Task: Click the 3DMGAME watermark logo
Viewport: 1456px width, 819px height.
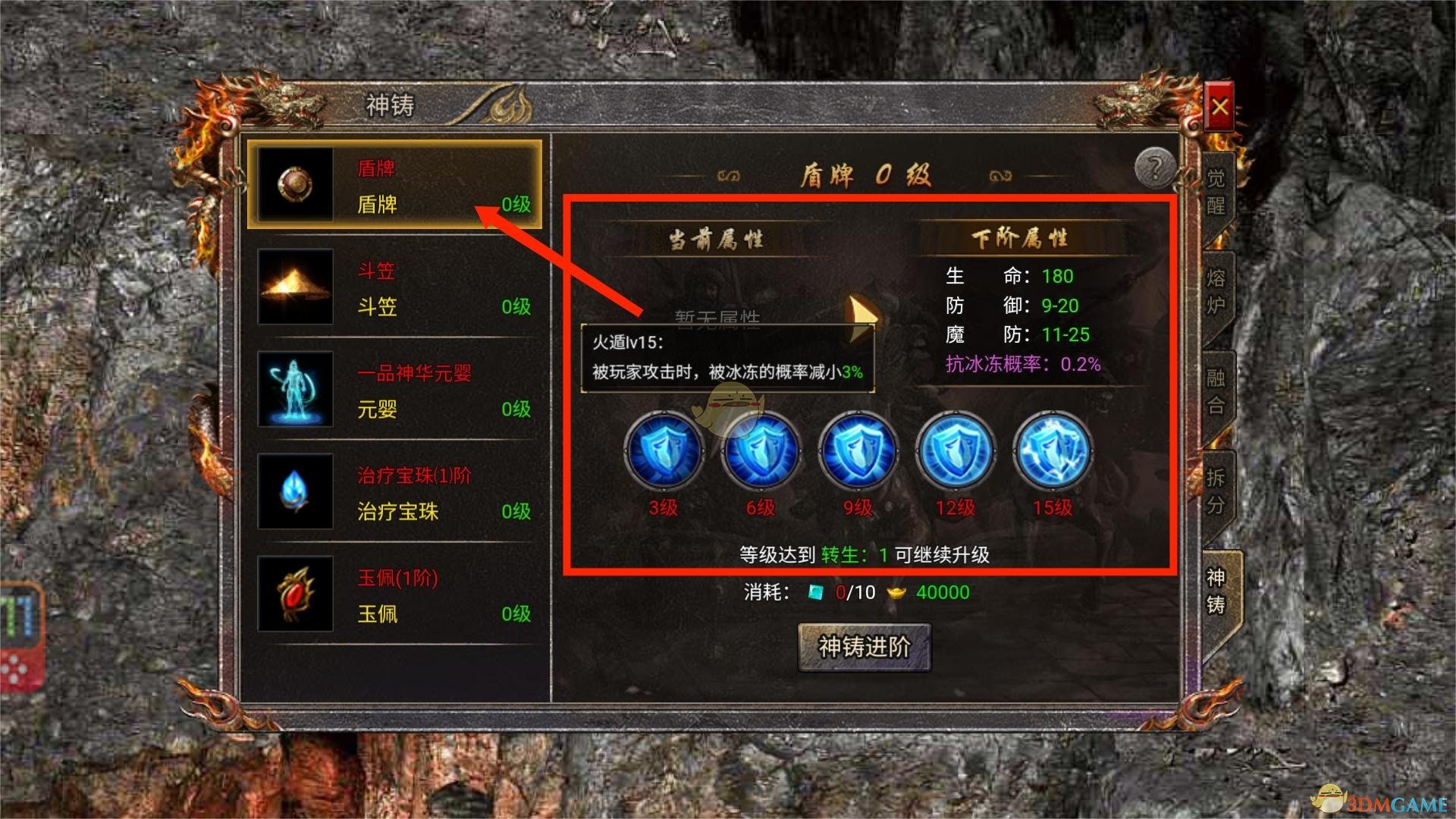Action: [1380, 798]
